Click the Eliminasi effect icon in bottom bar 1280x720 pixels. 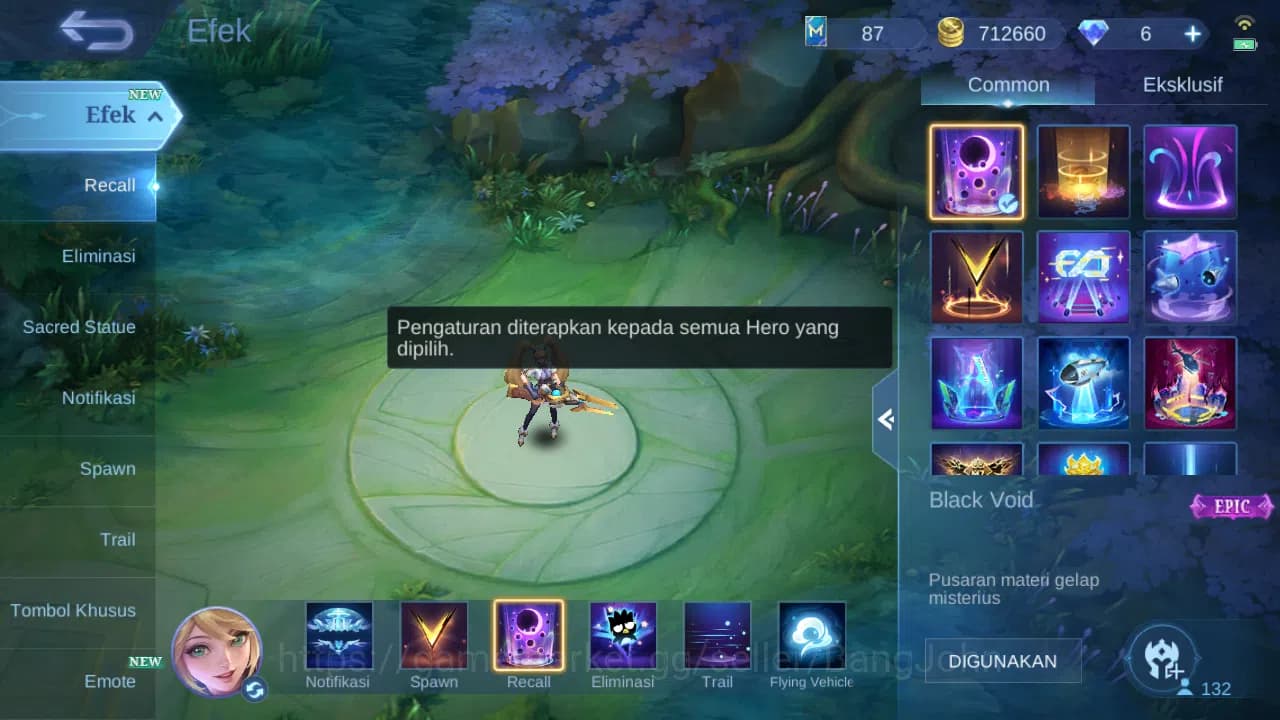point(623,637)
